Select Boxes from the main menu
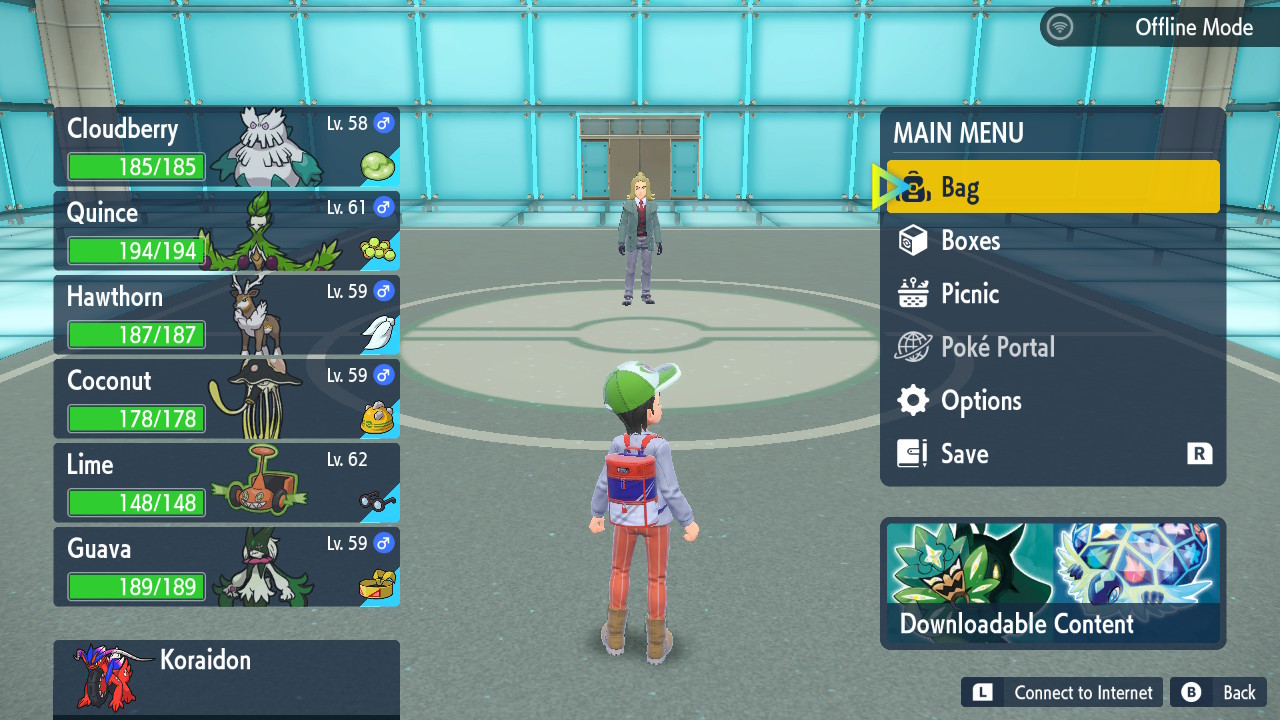 point(1052,240)
